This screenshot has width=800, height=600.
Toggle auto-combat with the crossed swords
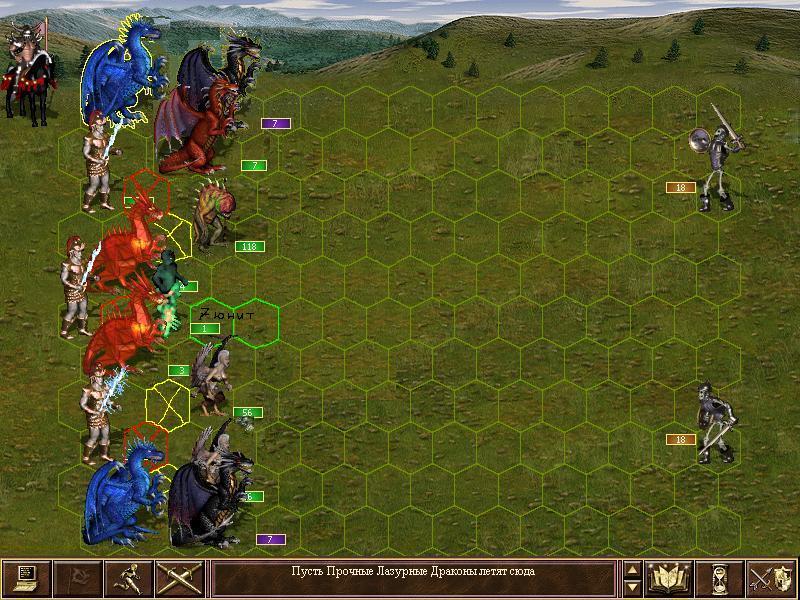(x=180, y=578)
